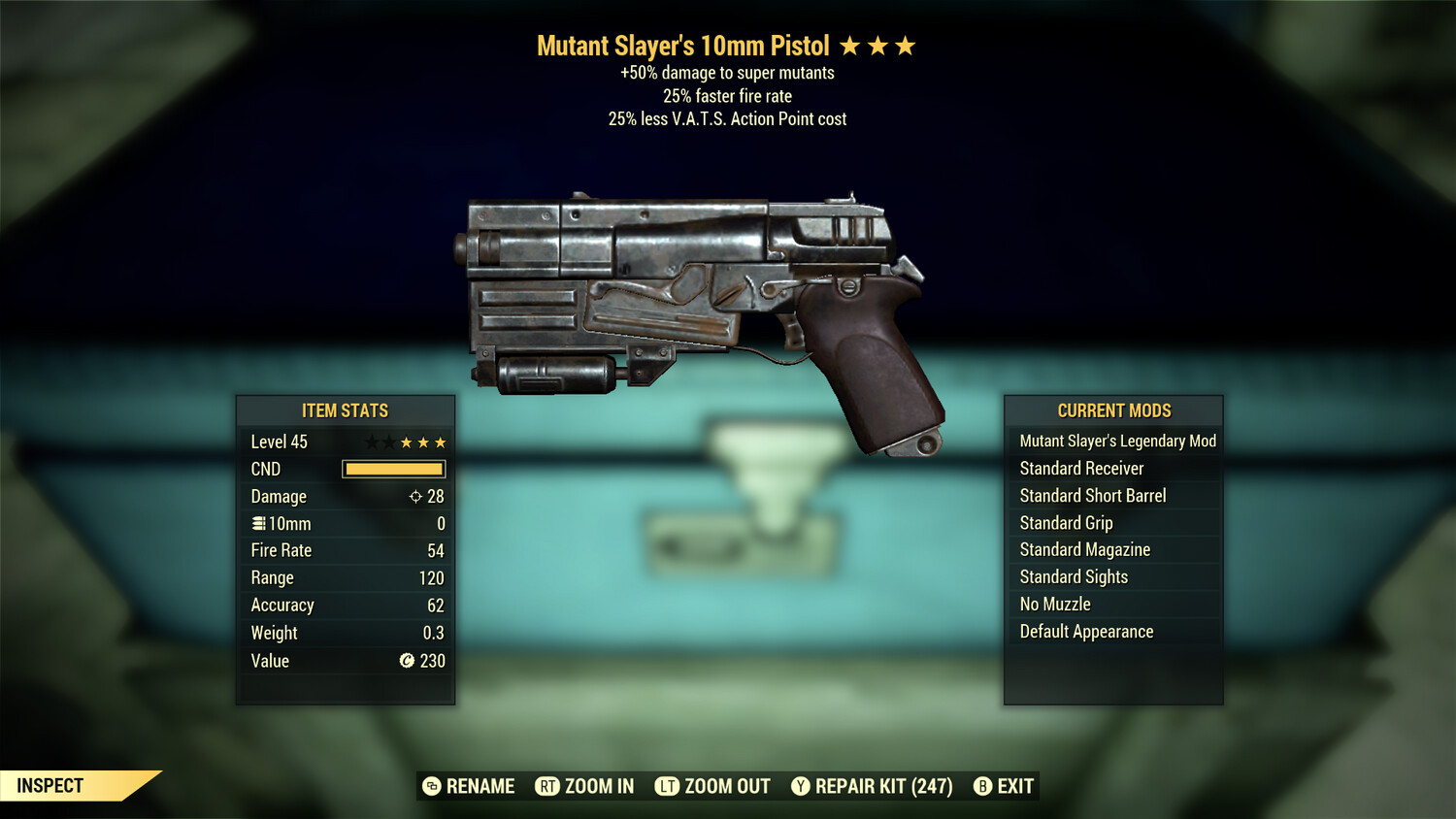
Task: Click the Y repair kit button icon
Action: click(800, 786)
